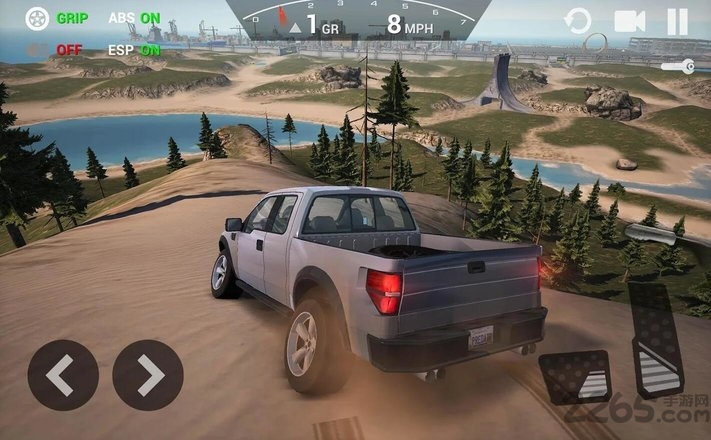Steer right with the right arrow button
This screenshot has width=711, height=440.
[148, 375]
